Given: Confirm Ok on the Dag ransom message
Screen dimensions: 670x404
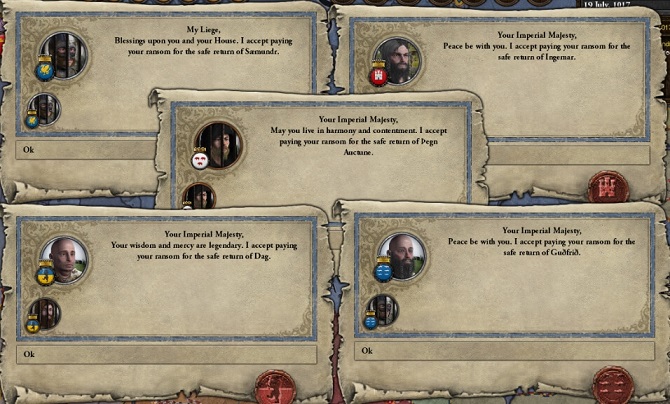Looking at the screenshot, I should pyautogui.click(x=166, y=354).
